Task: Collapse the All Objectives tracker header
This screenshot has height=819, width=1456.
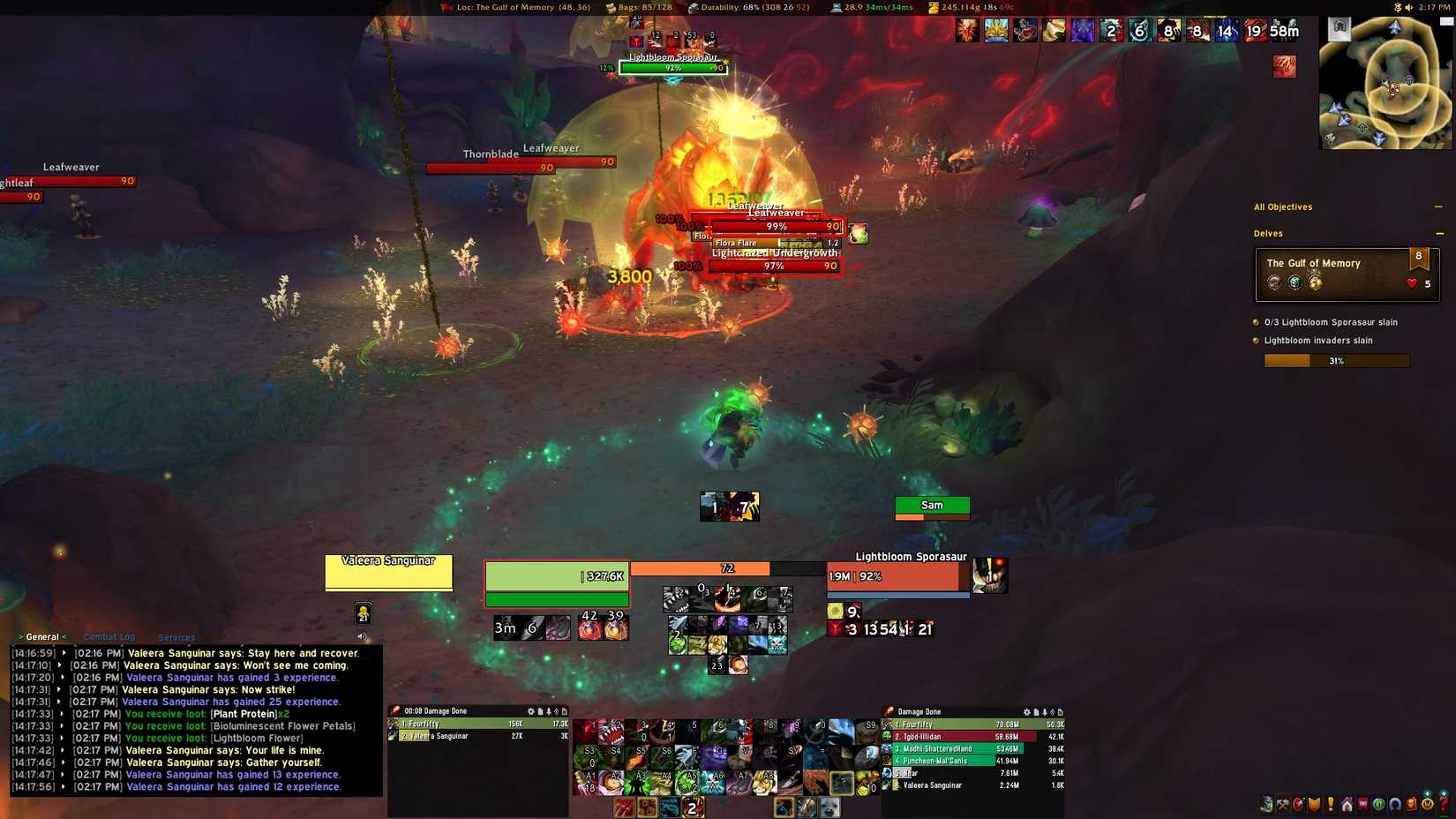Action: [x=1438, y=207]
